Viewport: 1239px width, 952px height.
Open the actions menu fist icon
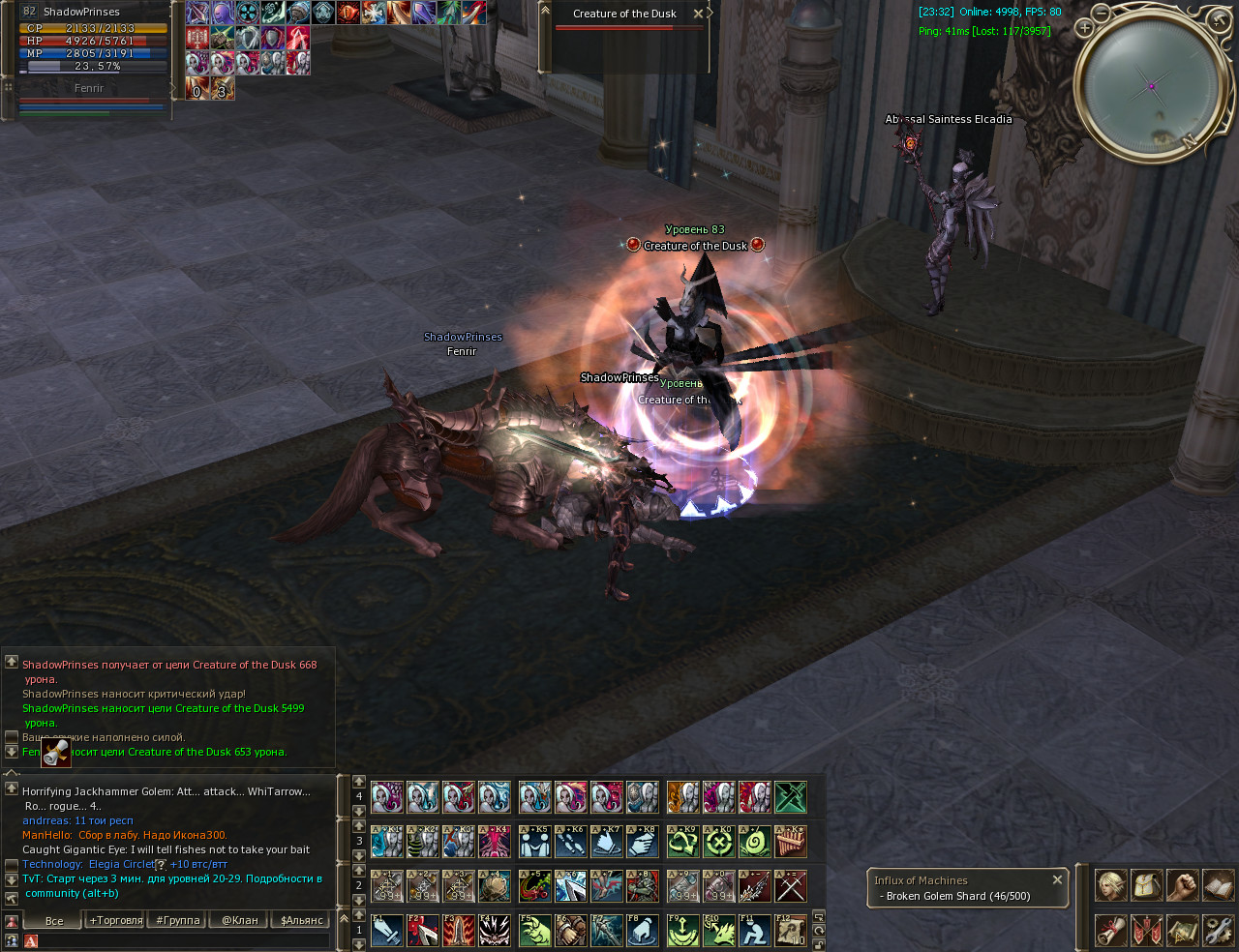tap(1182, 885)
